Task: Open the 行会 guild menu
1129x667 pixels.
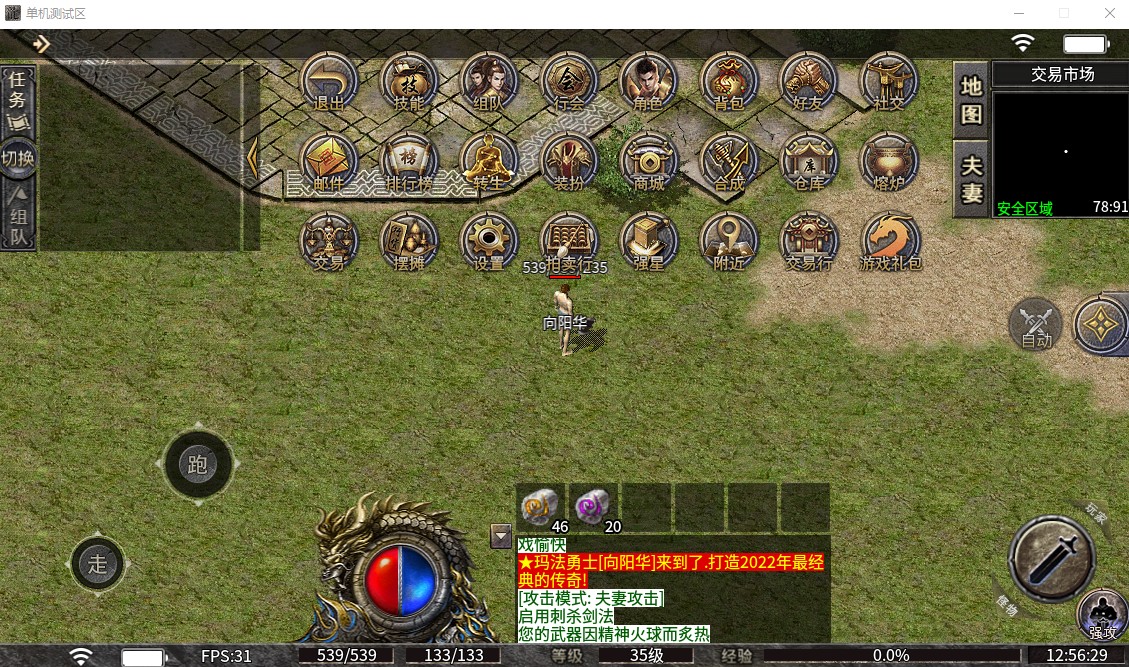Action: click(569, 80)
